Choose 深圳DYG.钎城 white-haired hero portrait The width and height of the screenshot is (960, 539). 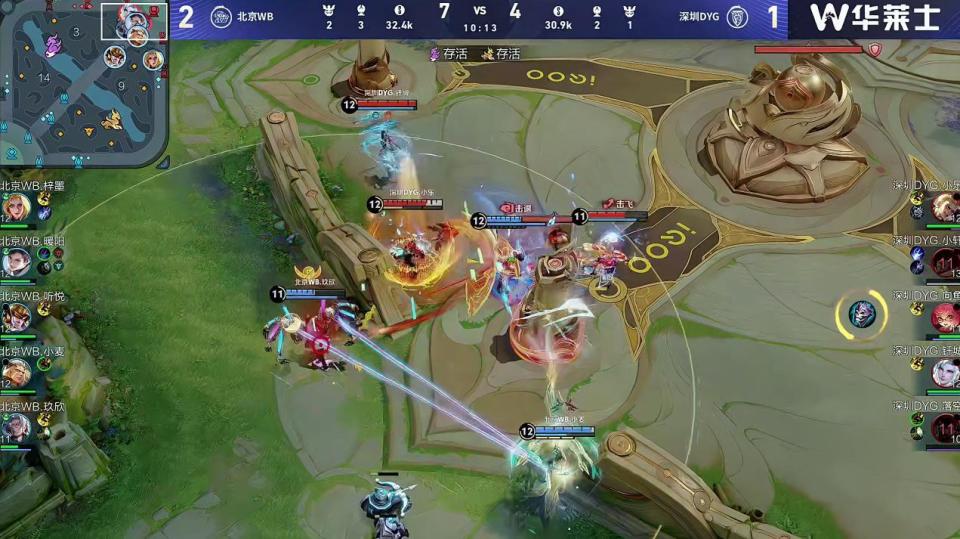tap(945, 373)
